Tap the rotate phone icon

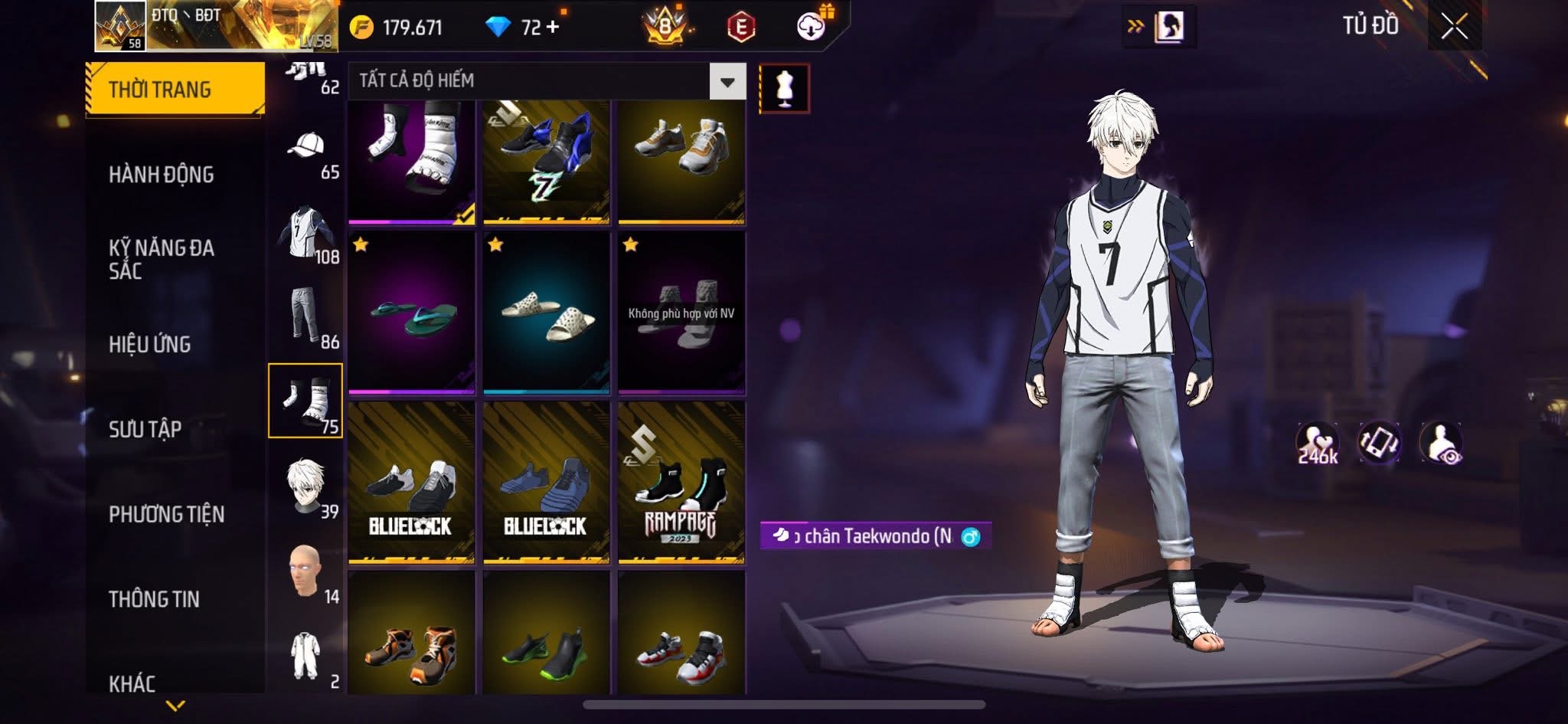1379,442
